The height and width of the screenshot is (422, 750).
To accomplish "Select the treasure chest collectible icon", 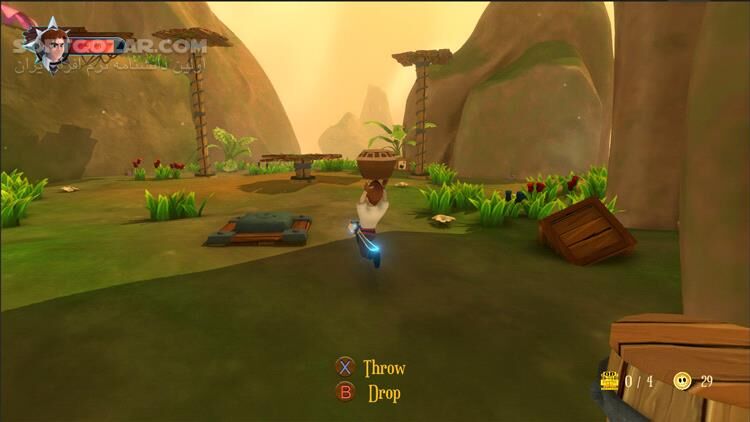I will point(608,380).
